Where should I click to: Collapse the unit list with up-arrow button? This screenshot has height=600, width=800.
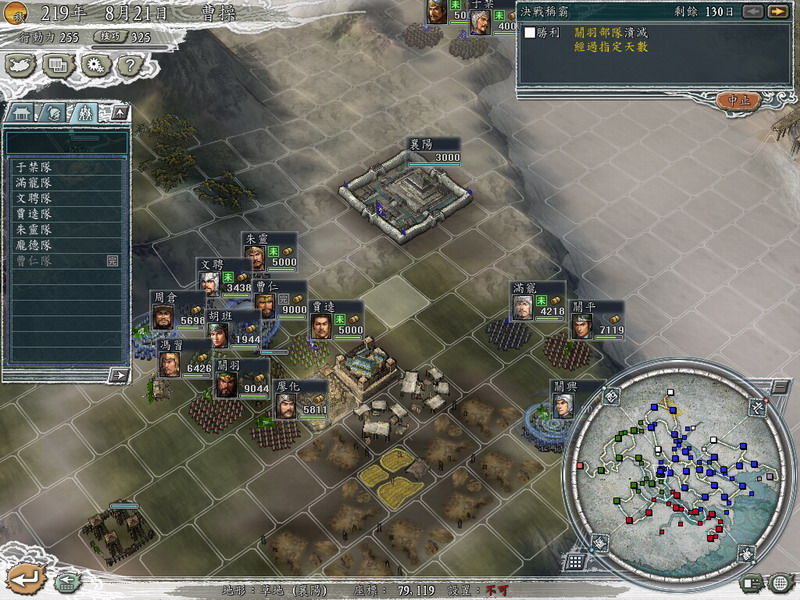coord(118,112)
